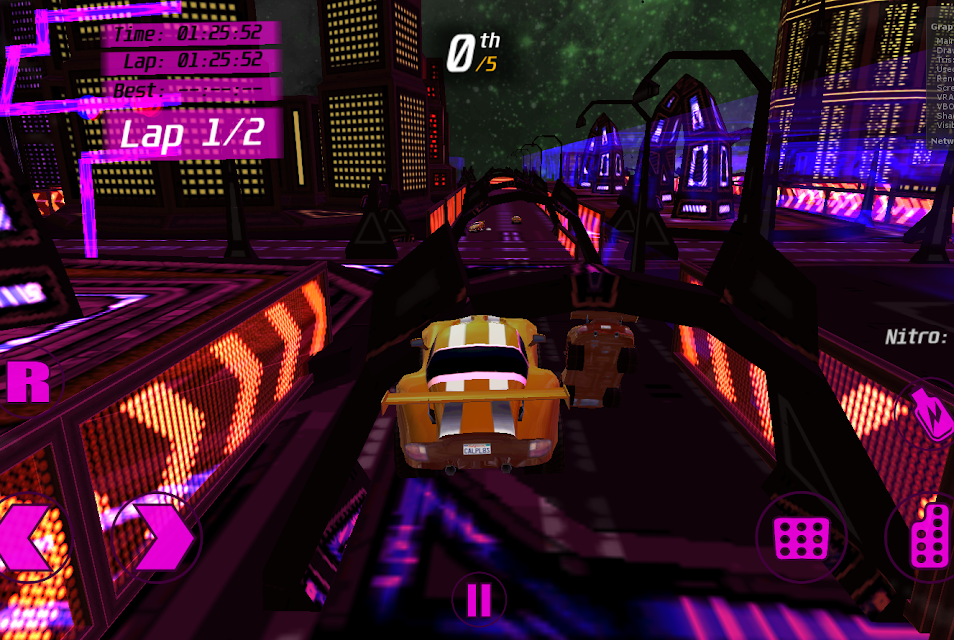
Task: Hit the accelerator pedal button
Action: tap(931, 538)
